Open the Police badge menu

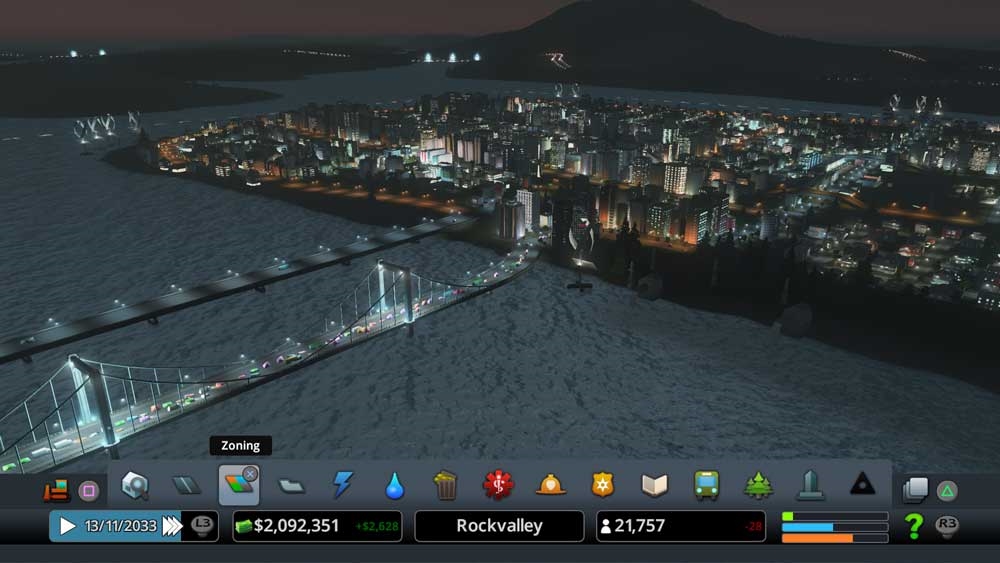(x=602, y=486)
